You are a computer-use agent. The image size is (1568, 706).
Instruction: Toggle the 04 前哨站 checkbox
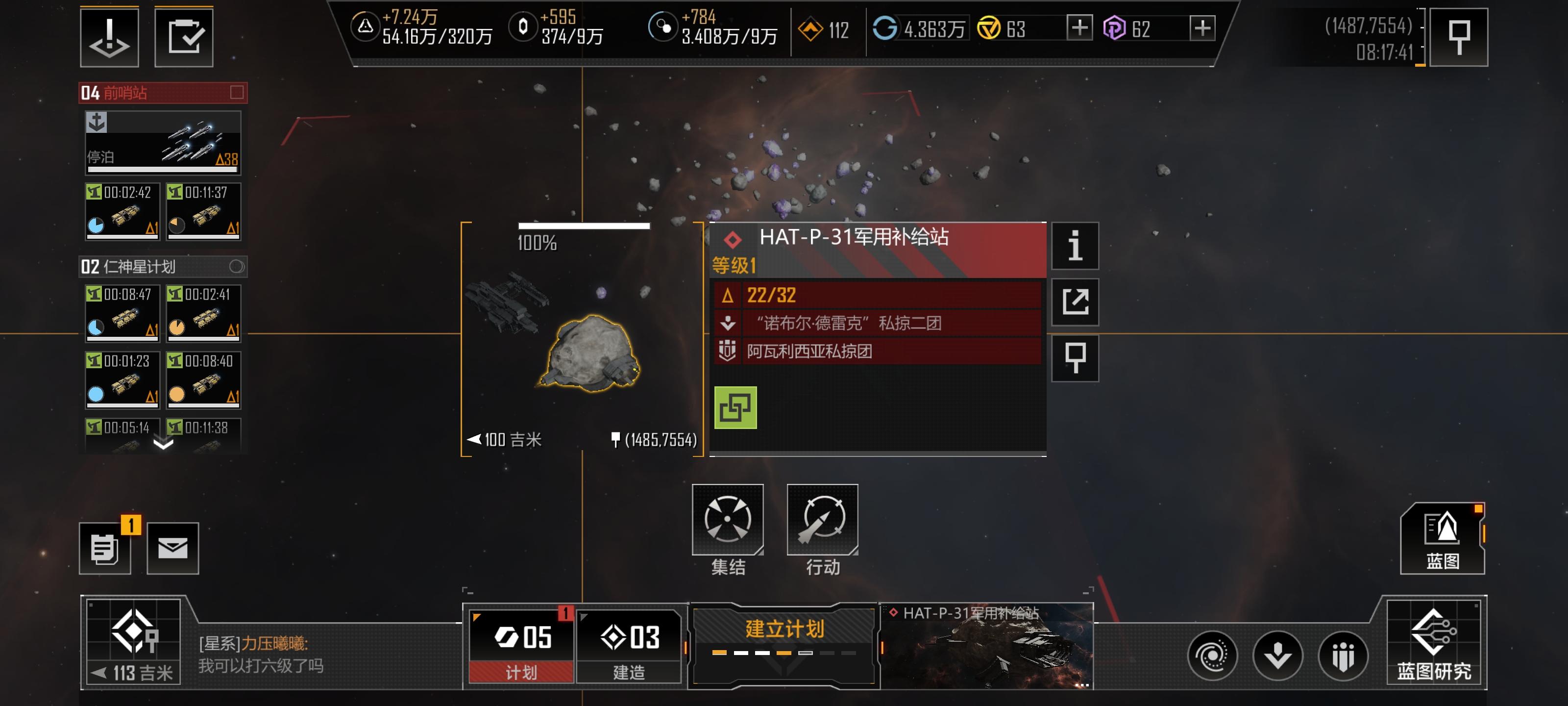tap(237, 92)
